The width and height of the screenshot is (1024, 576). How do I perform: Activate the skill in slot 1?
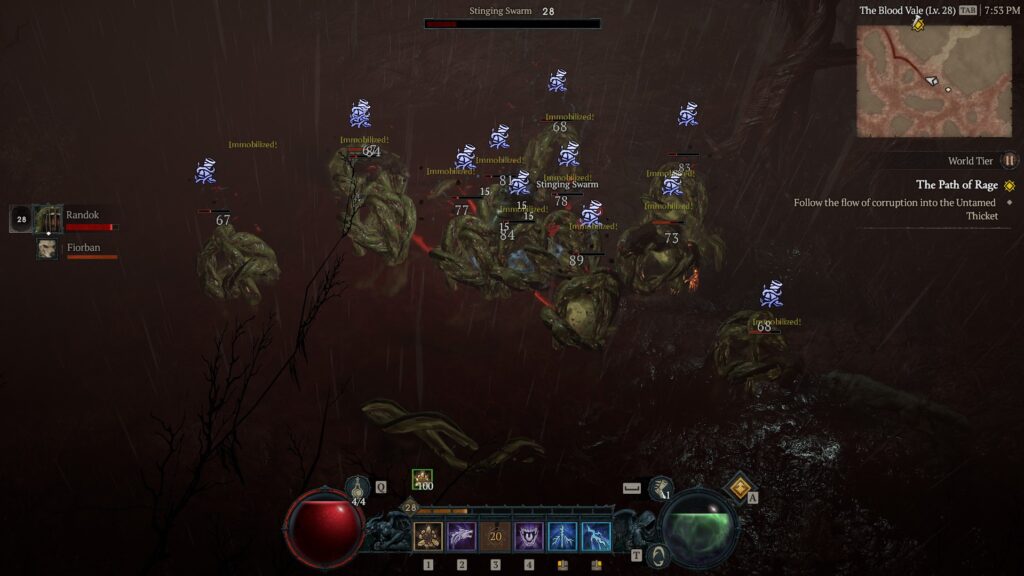[x=428, y=537]
